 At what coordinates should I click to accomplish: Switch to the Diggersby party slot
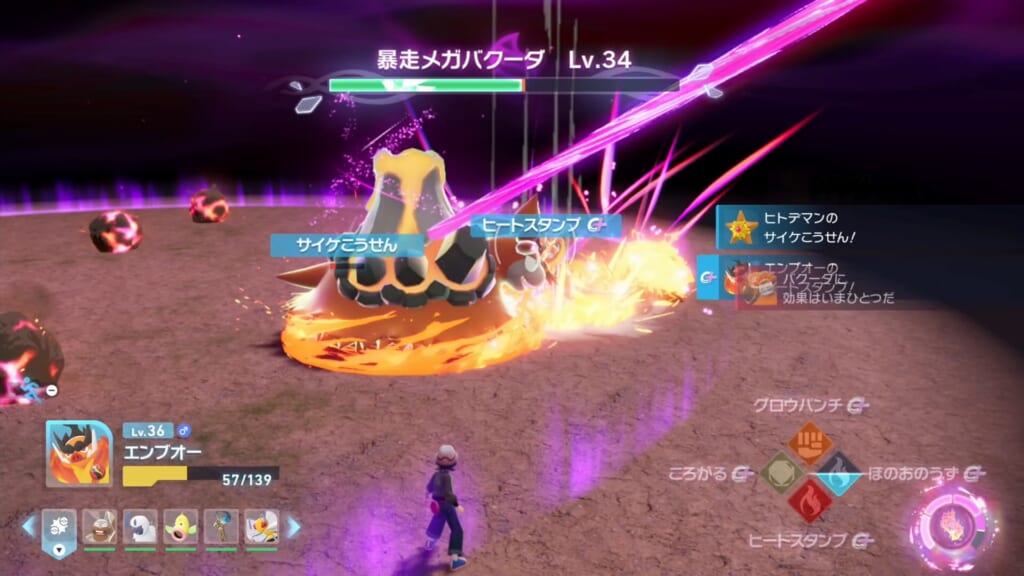point(100,527)
